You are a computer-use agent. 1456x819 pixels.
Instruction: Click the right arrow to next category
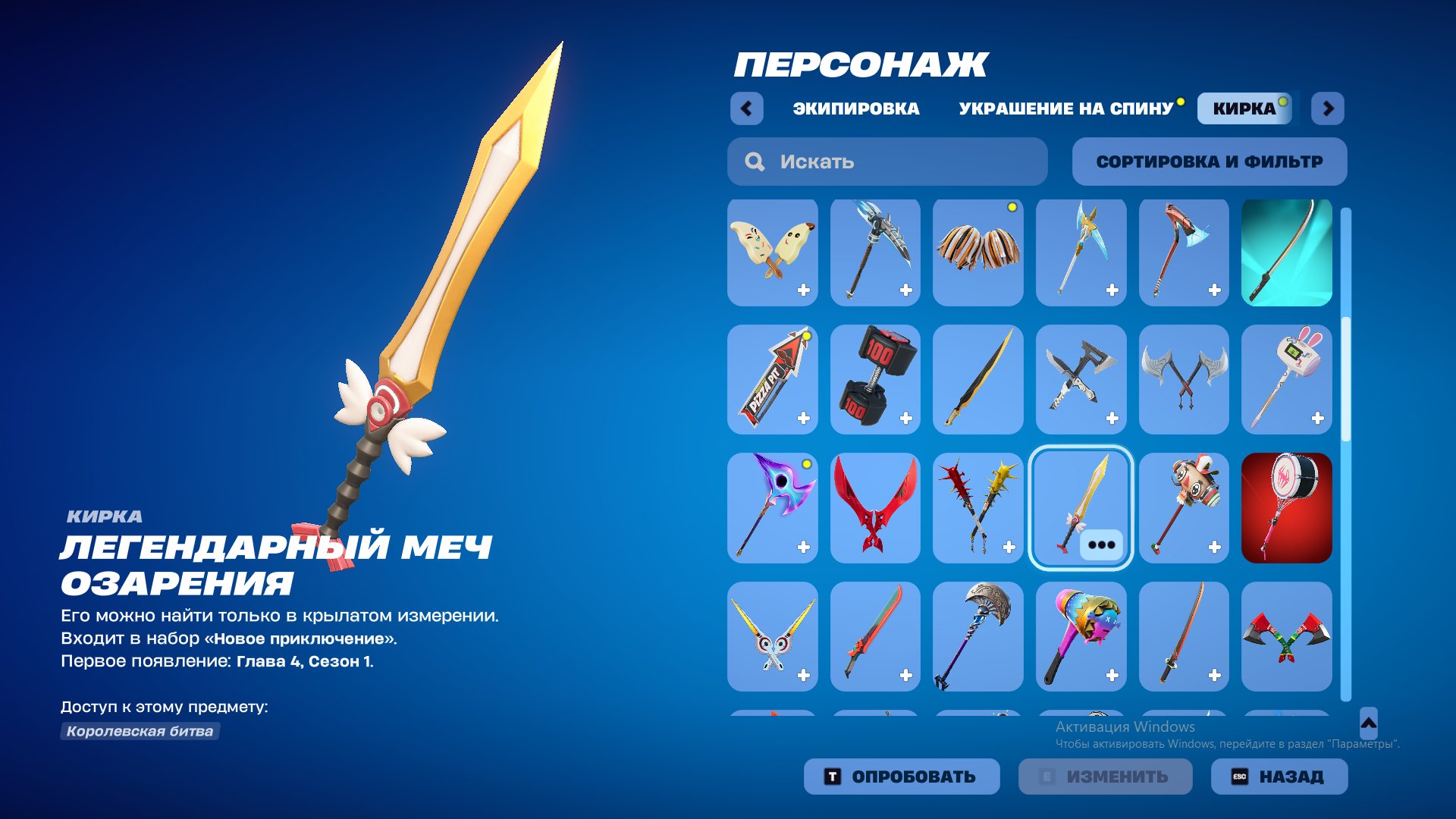click(x=1327, y=108)
